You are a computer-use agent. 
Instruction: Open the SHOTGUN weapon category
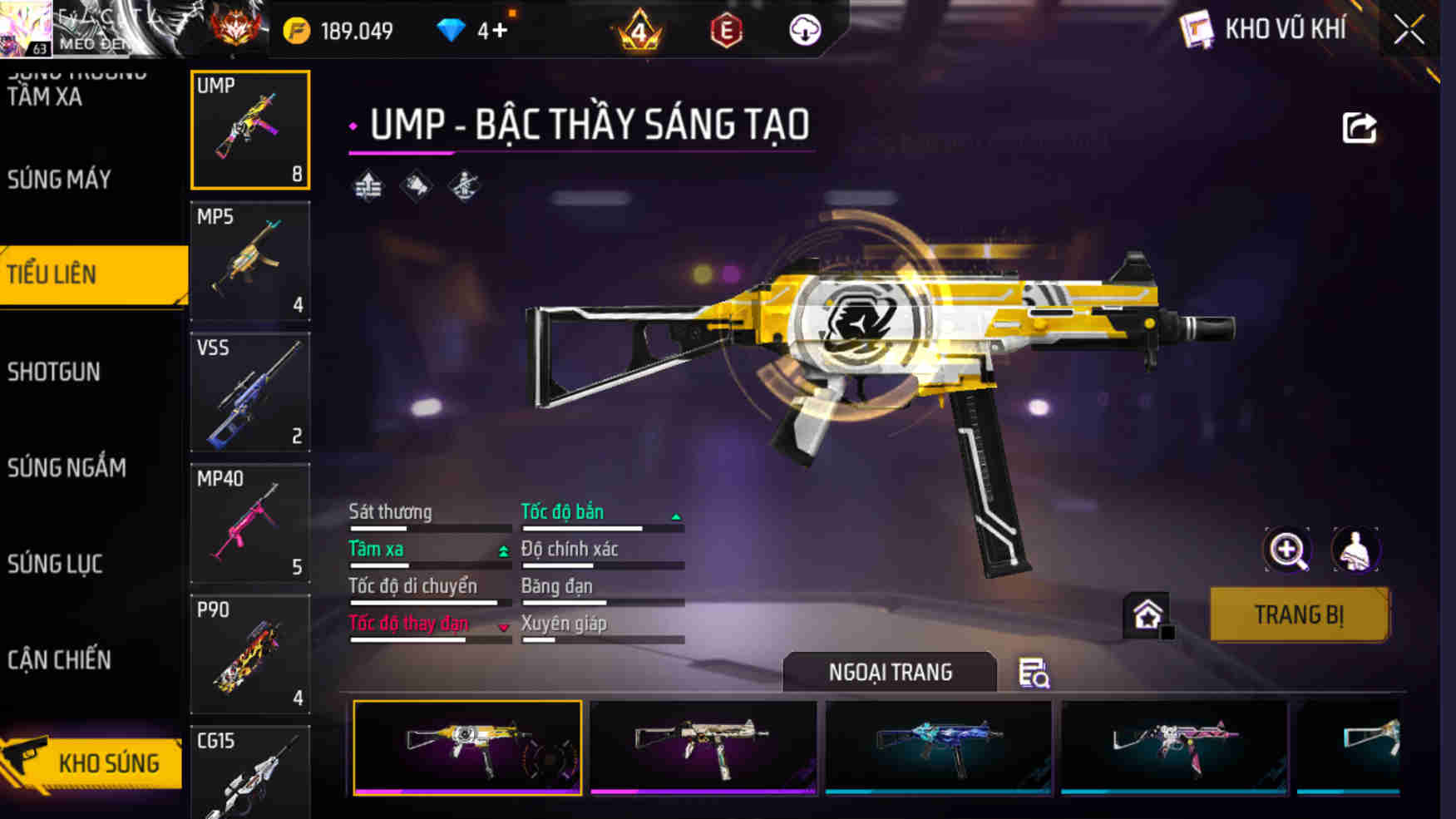[x=55, y=372]
